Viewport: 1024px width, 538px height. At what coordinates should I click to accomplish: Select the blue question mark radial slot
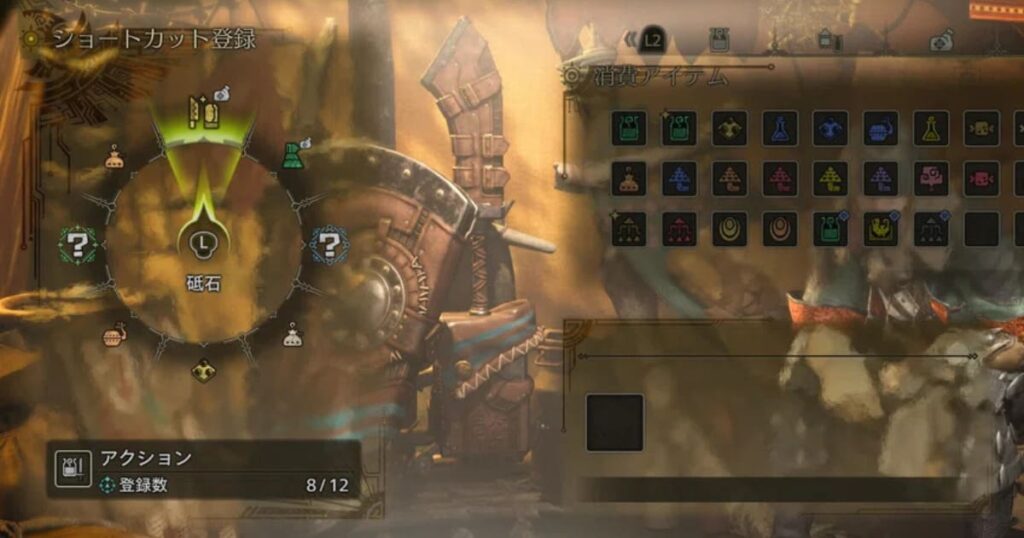point(327,243)
